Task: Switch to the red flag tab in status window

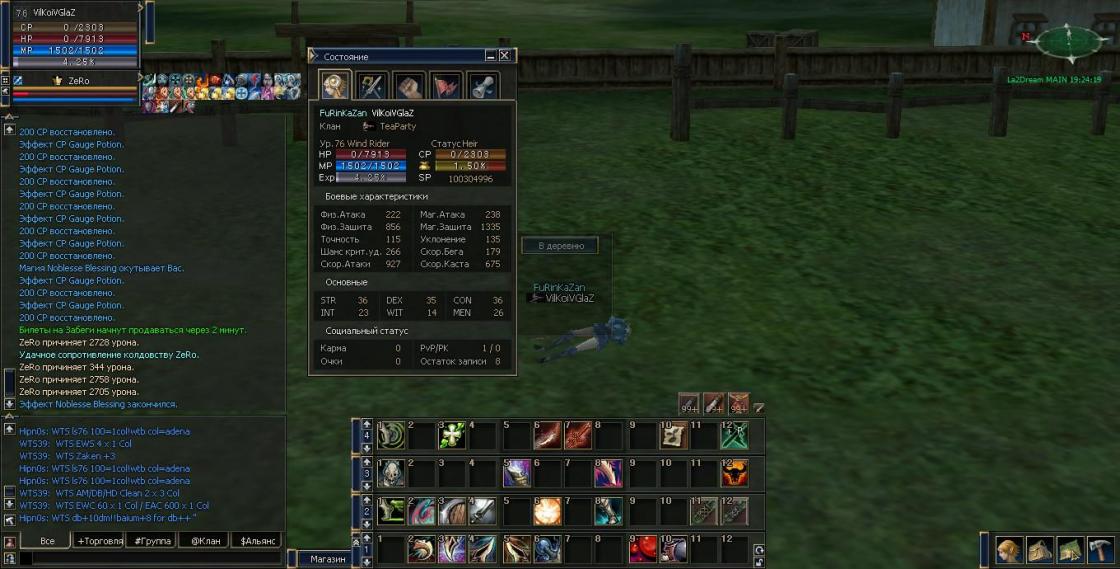Action: coord(446,85)
